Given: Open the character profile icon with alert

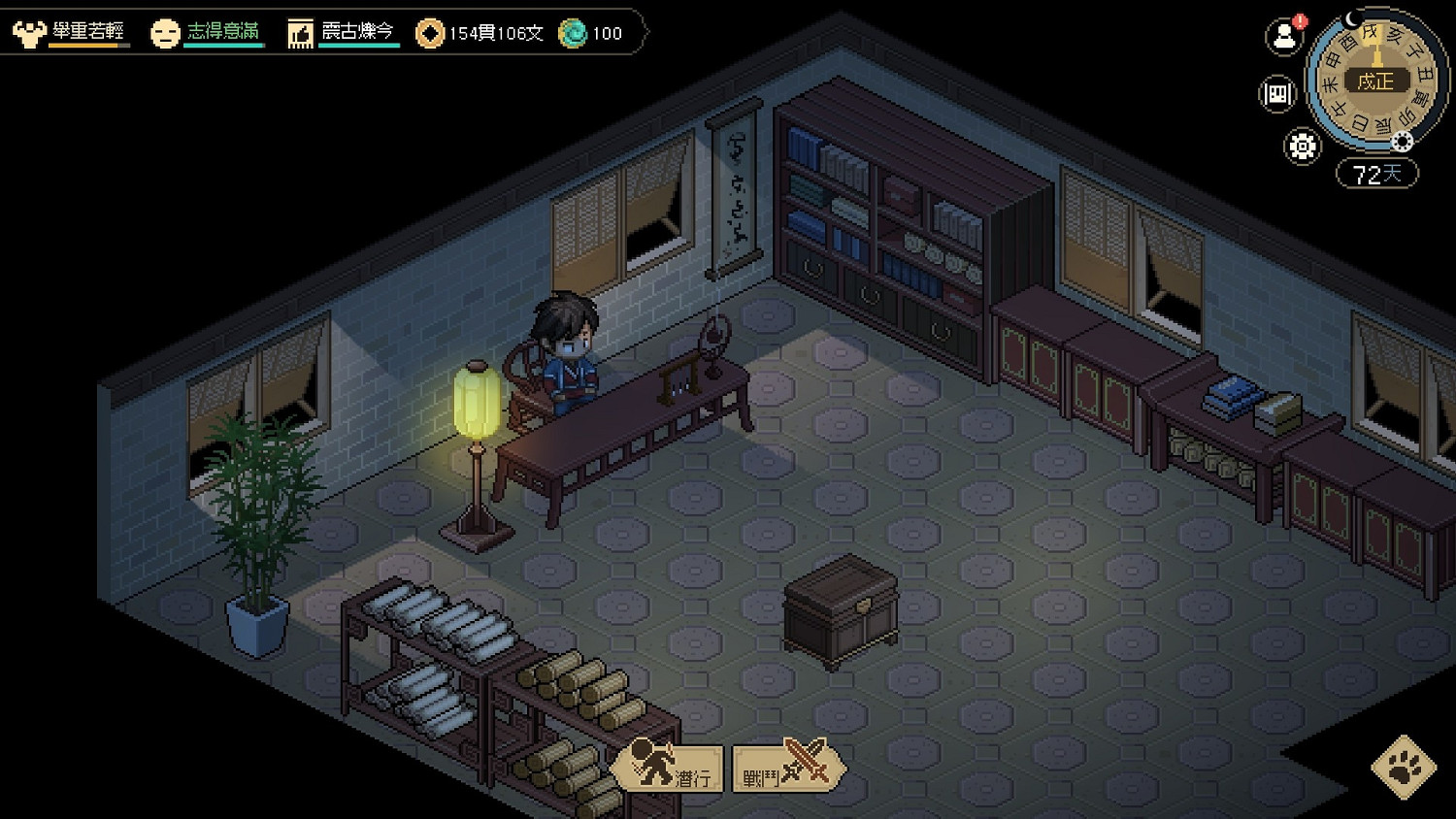Looking at the screenshot, I should pyautogui.click(x=1284, y=37).
